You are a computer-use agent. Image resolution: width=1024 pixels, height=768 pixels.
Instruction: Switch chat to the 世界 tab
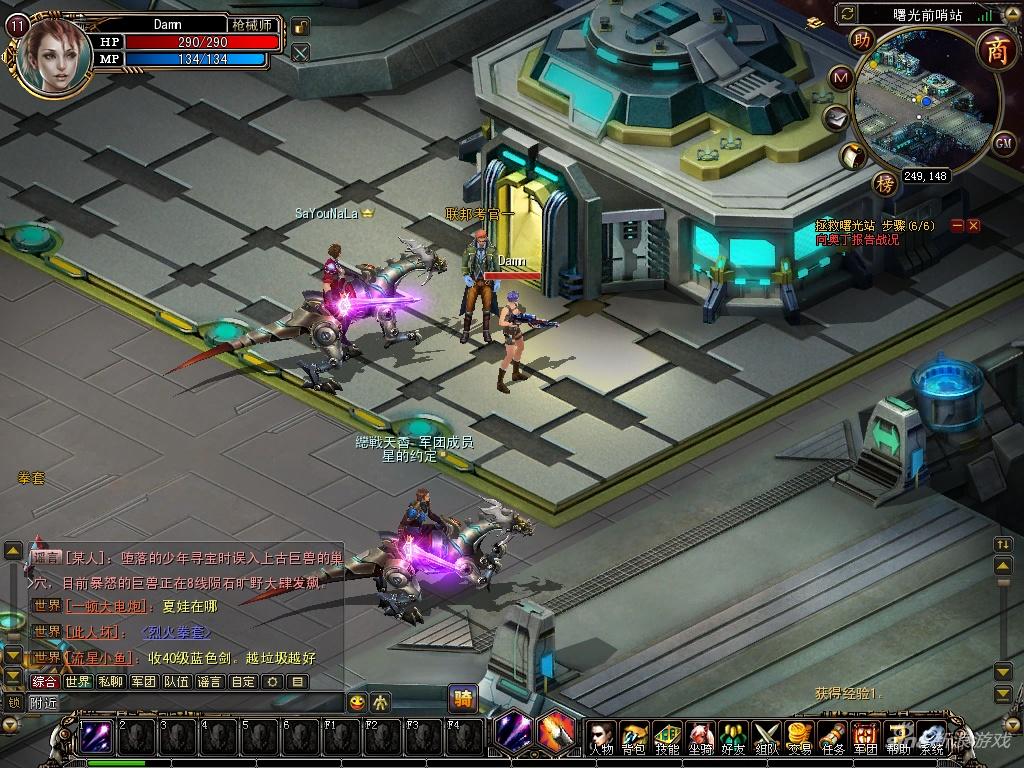pos(78,682)
